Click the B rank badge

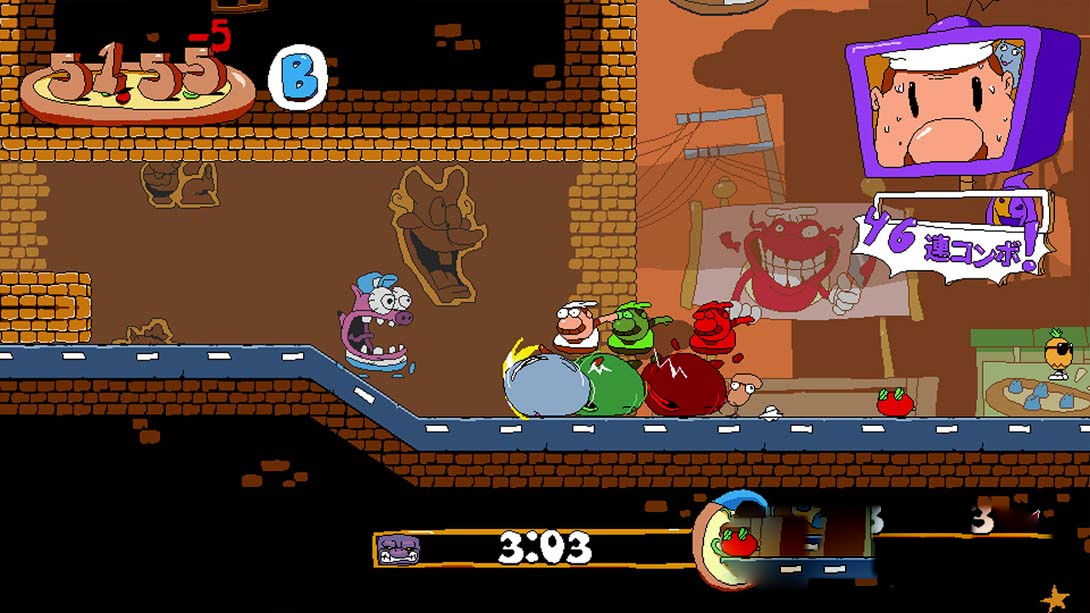point(297,78)
